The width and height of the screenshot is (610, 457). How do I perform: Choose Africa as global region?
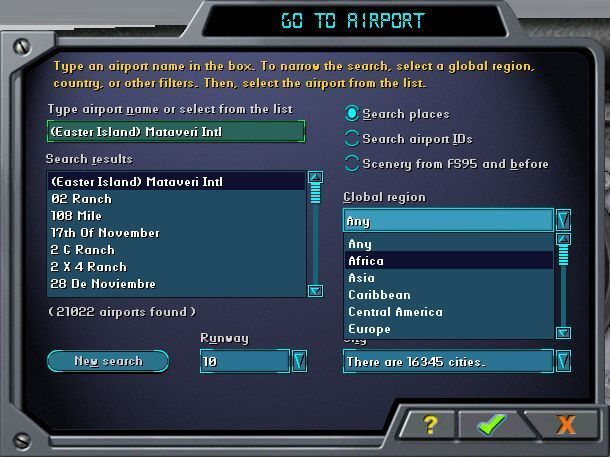tap(366, 261)
